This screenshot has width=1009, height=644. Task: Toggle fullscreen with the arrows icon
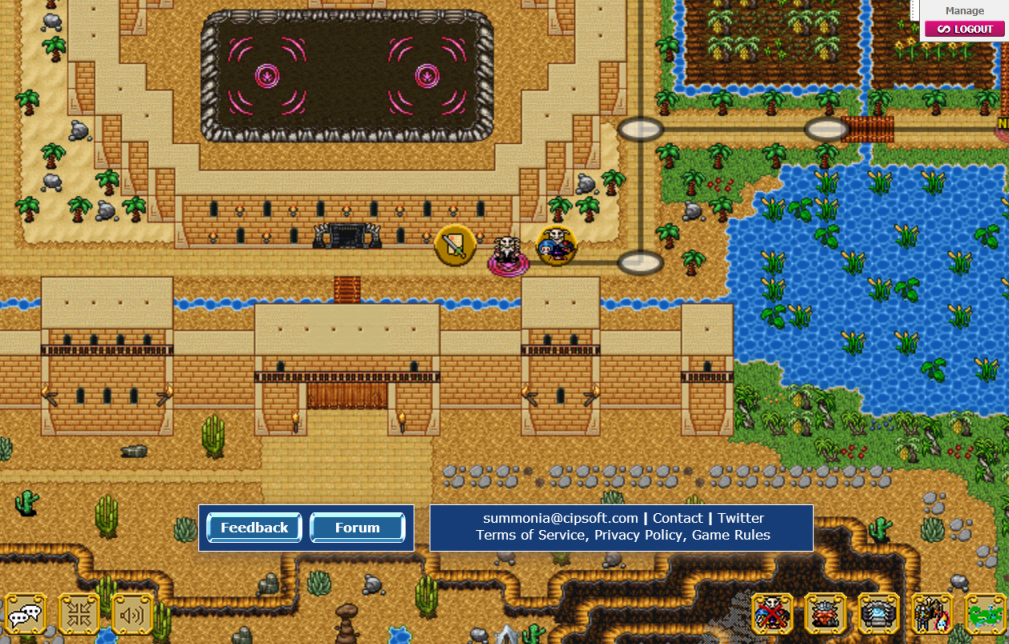point(78,614)
